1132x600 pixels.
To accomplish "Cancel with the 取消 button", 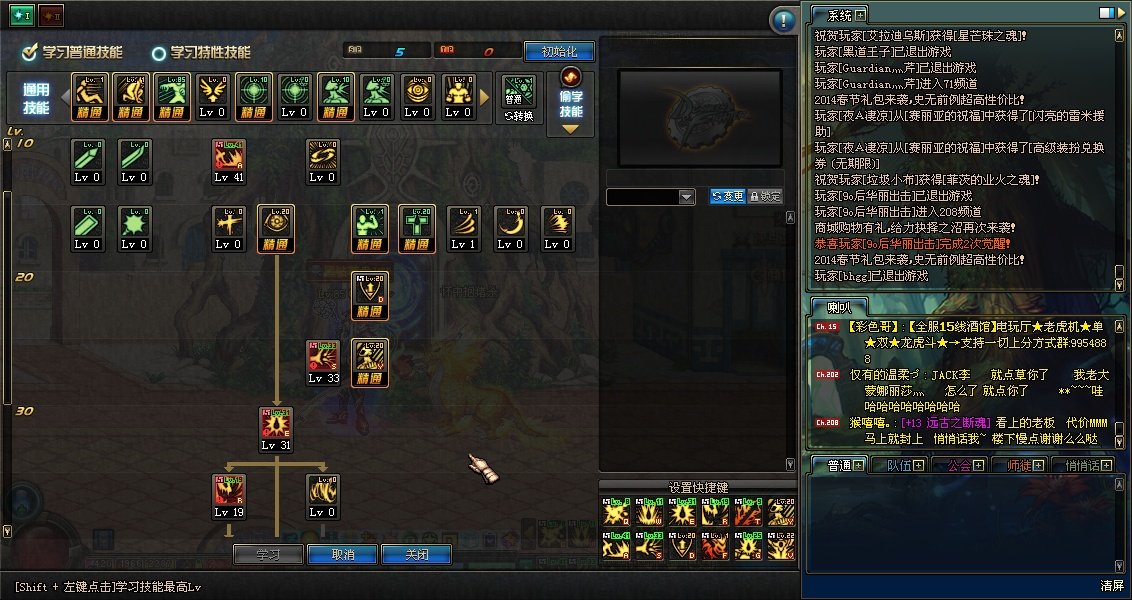I will 342,555.
